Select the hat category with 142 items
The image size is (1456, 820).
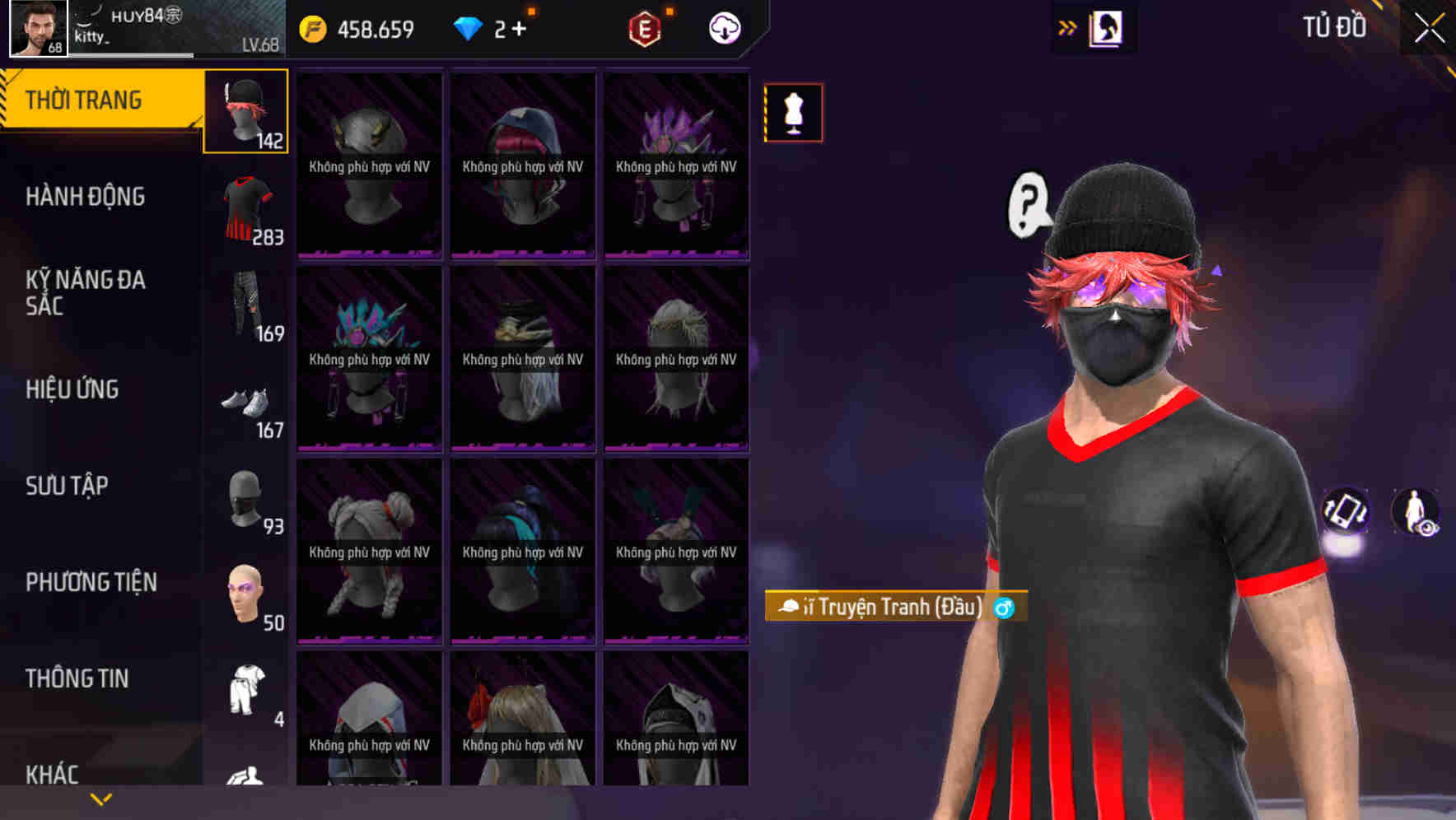245,112
